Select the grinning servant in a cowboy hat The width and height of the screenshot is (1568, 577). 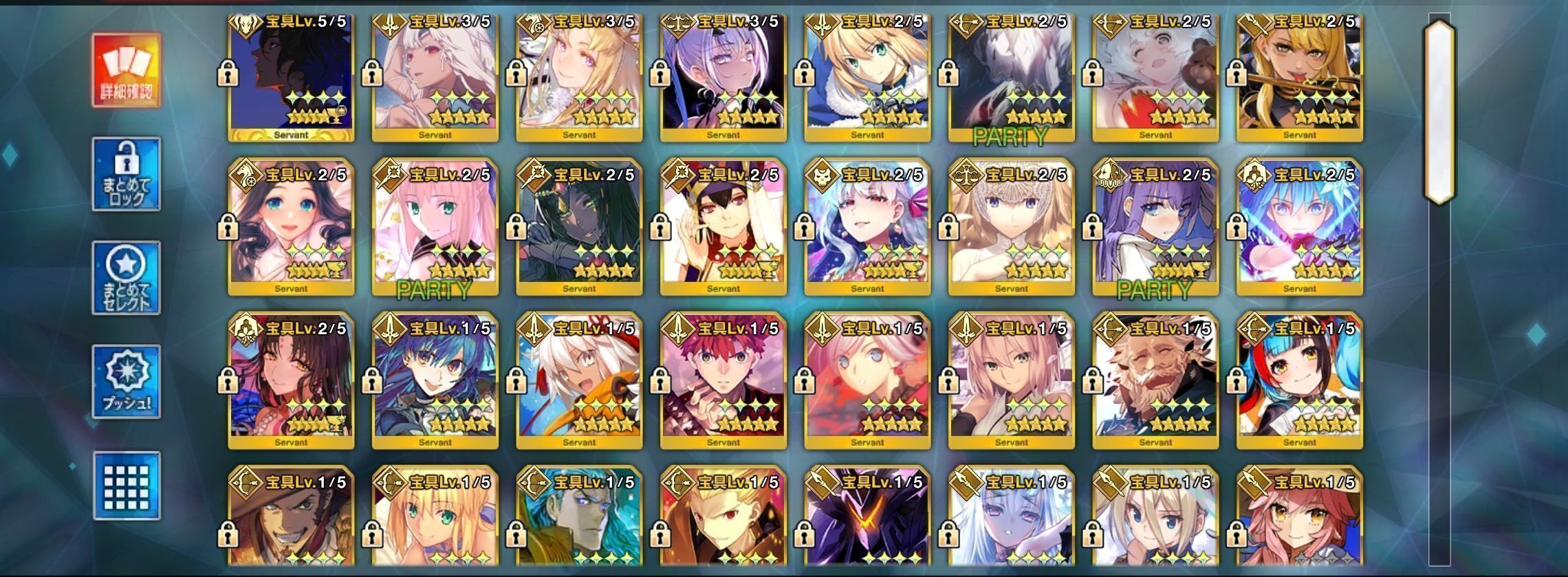coord(291,523)
